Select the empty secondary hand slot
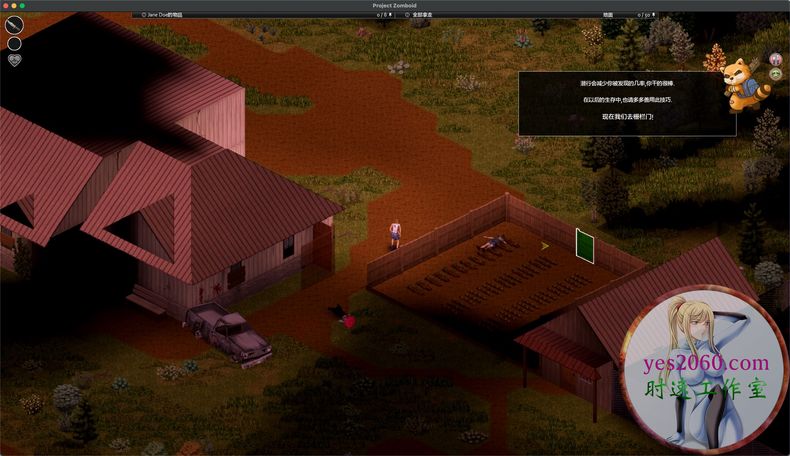 tap(14, 43)
